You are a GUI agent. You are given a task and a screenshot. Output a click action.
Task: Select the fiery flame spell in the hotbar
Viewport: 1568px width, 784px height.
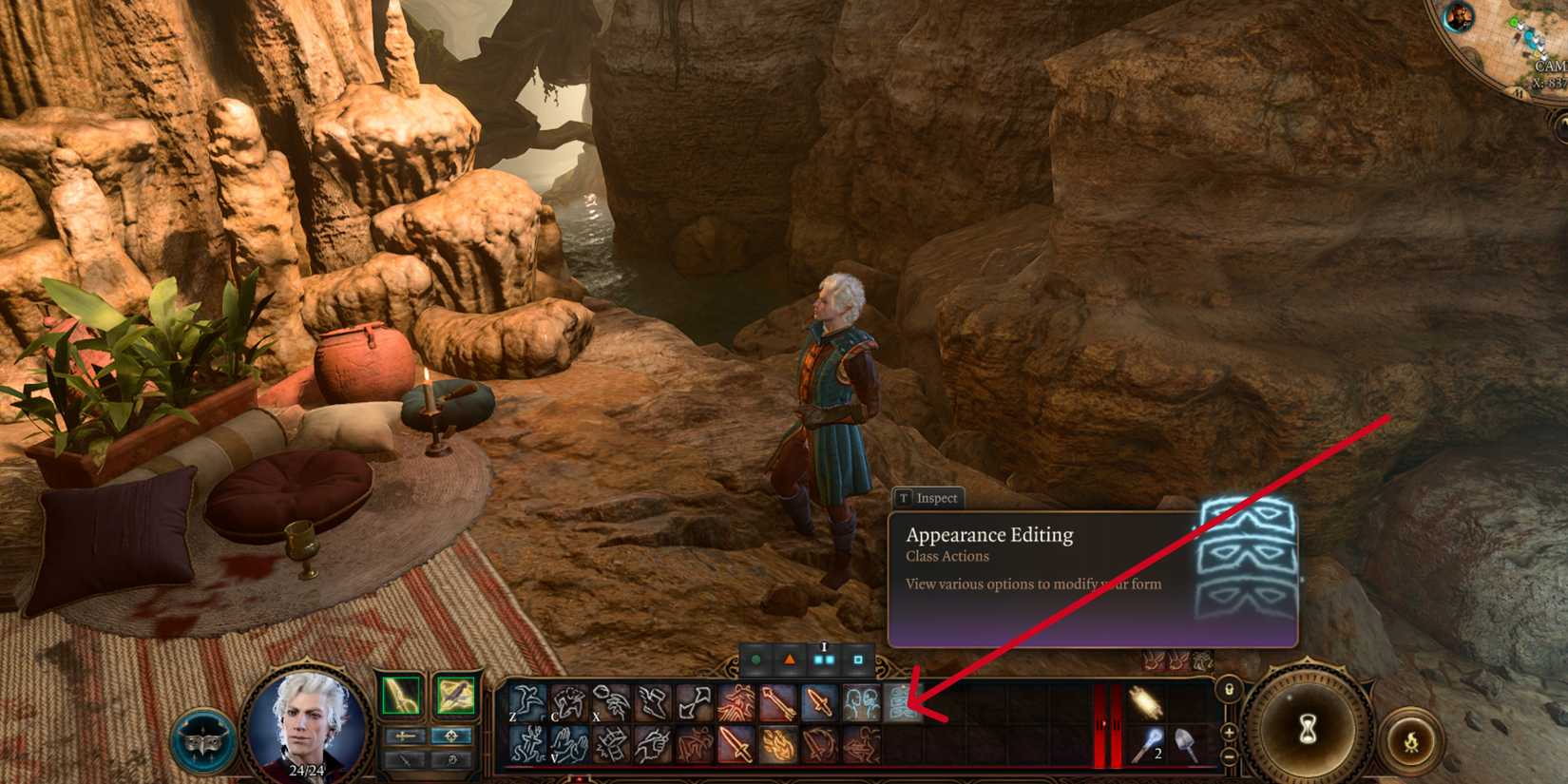coord(778,745)
